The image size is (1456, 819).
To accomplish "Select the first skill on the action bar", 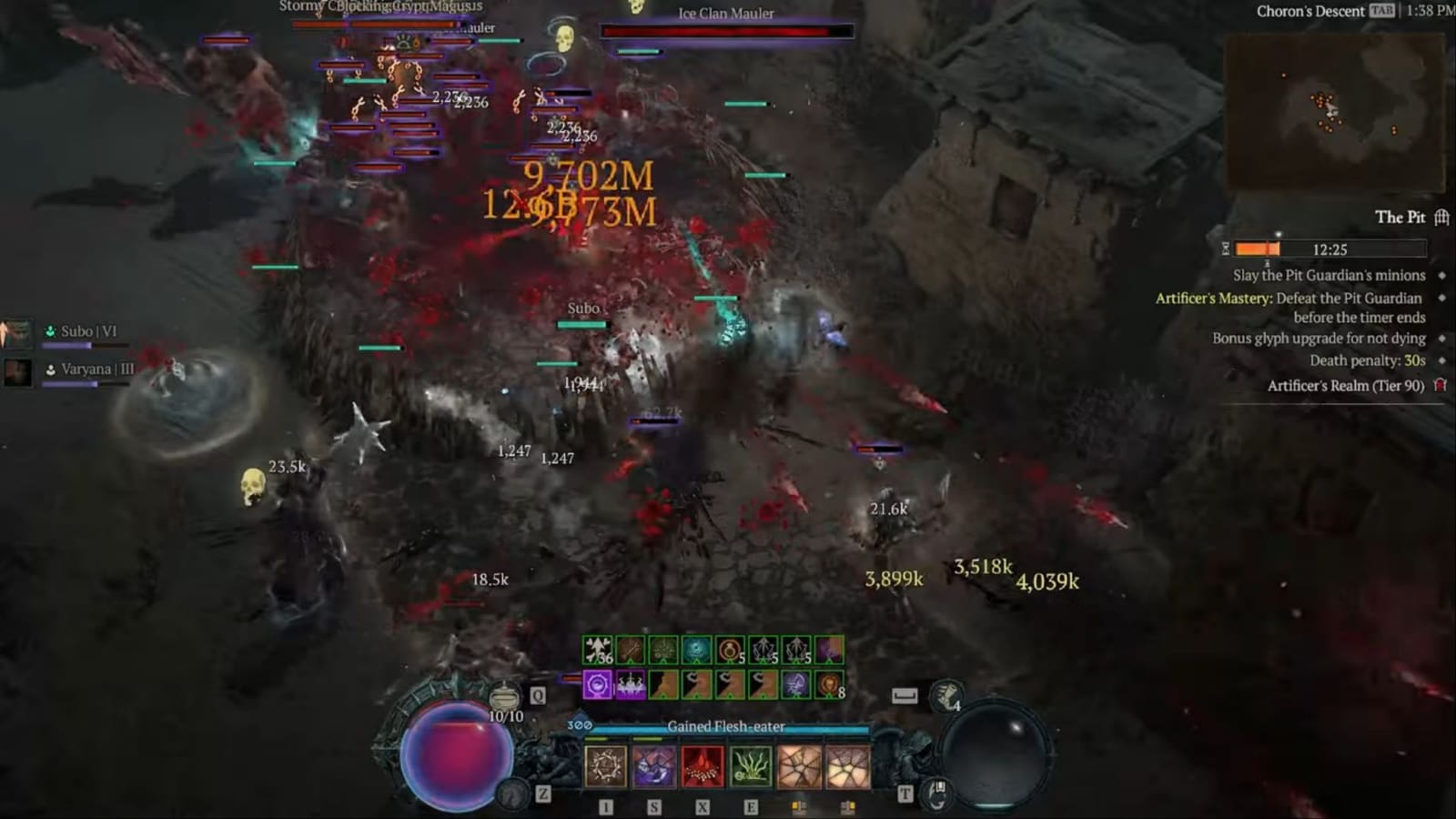I will 605,767.
